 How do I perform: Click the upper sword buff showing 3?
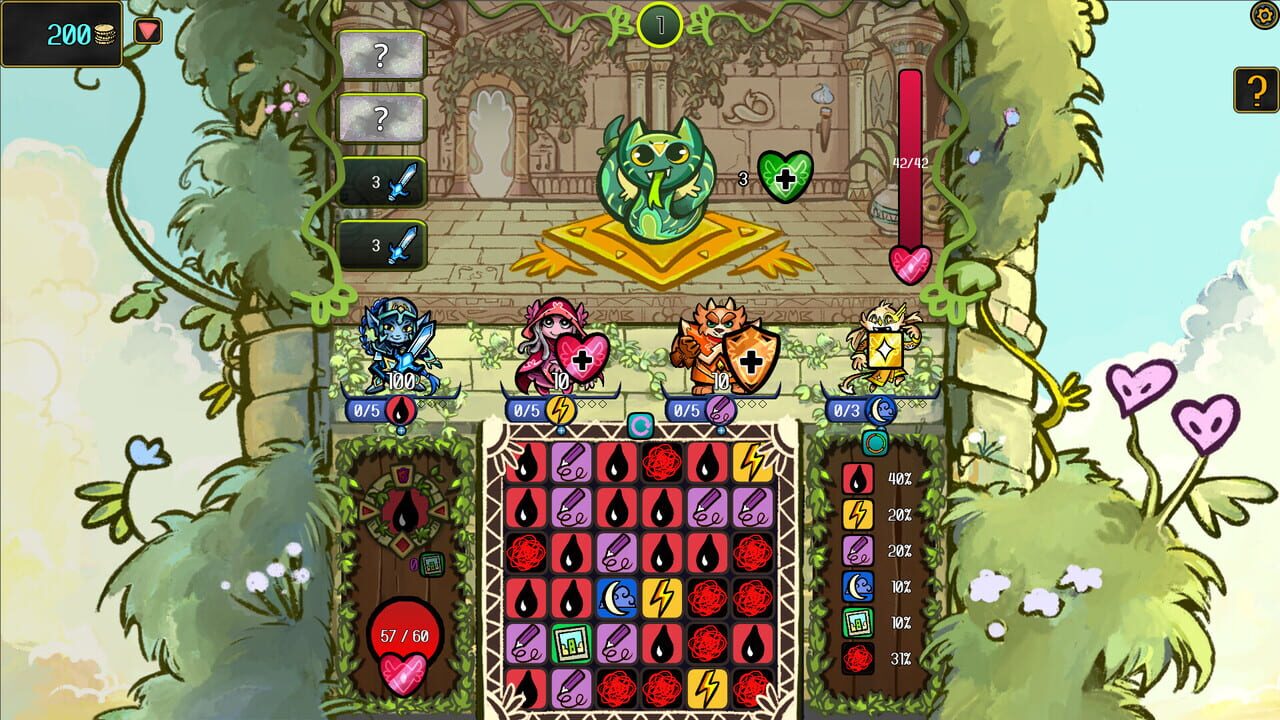[x=383, y=183]
